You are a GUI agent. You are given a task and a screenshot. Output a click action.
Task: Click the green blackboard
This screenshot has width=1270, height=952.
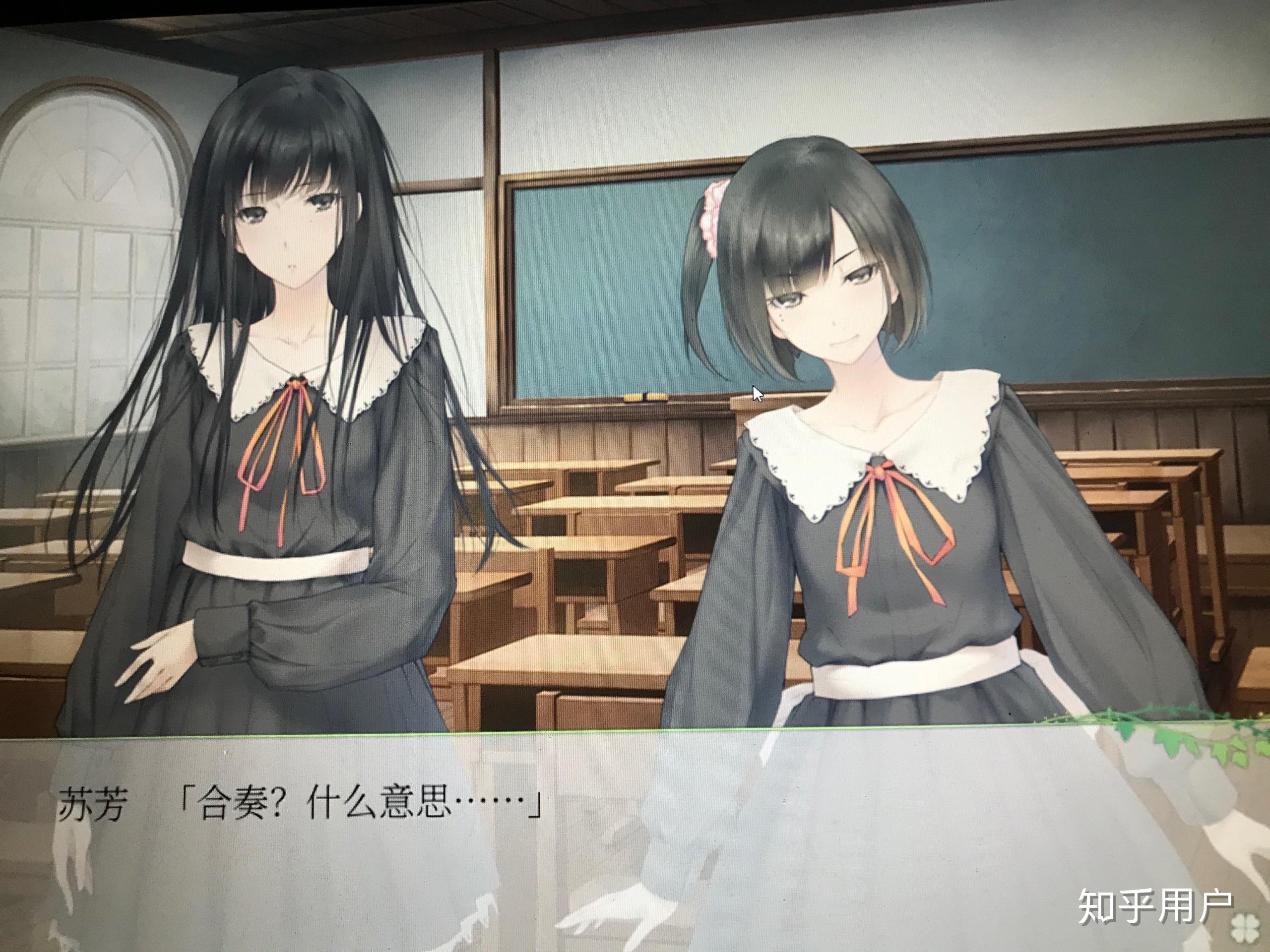1091,258
